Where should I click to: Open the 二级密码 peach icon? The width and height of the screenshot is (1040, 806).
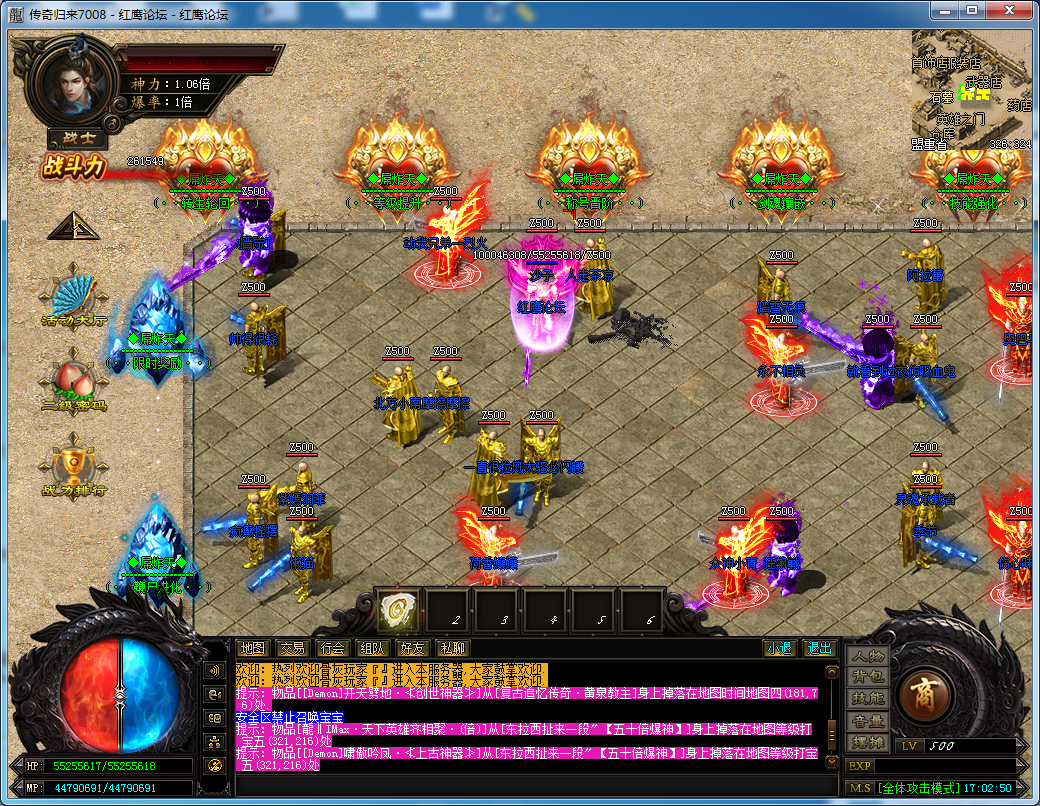[x=74, y=385]
